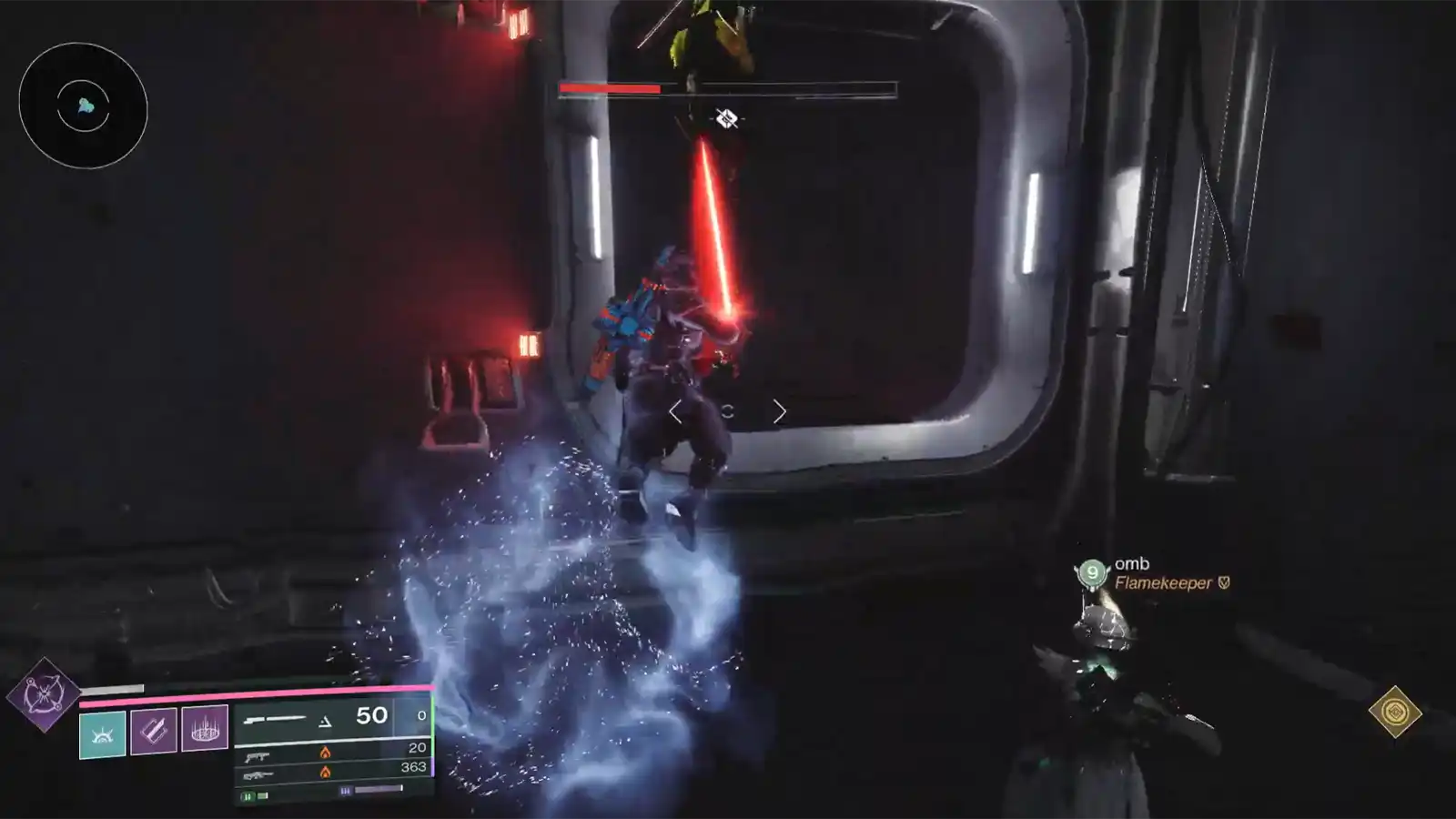Click the left chevron under the enemy

[676, 411]
